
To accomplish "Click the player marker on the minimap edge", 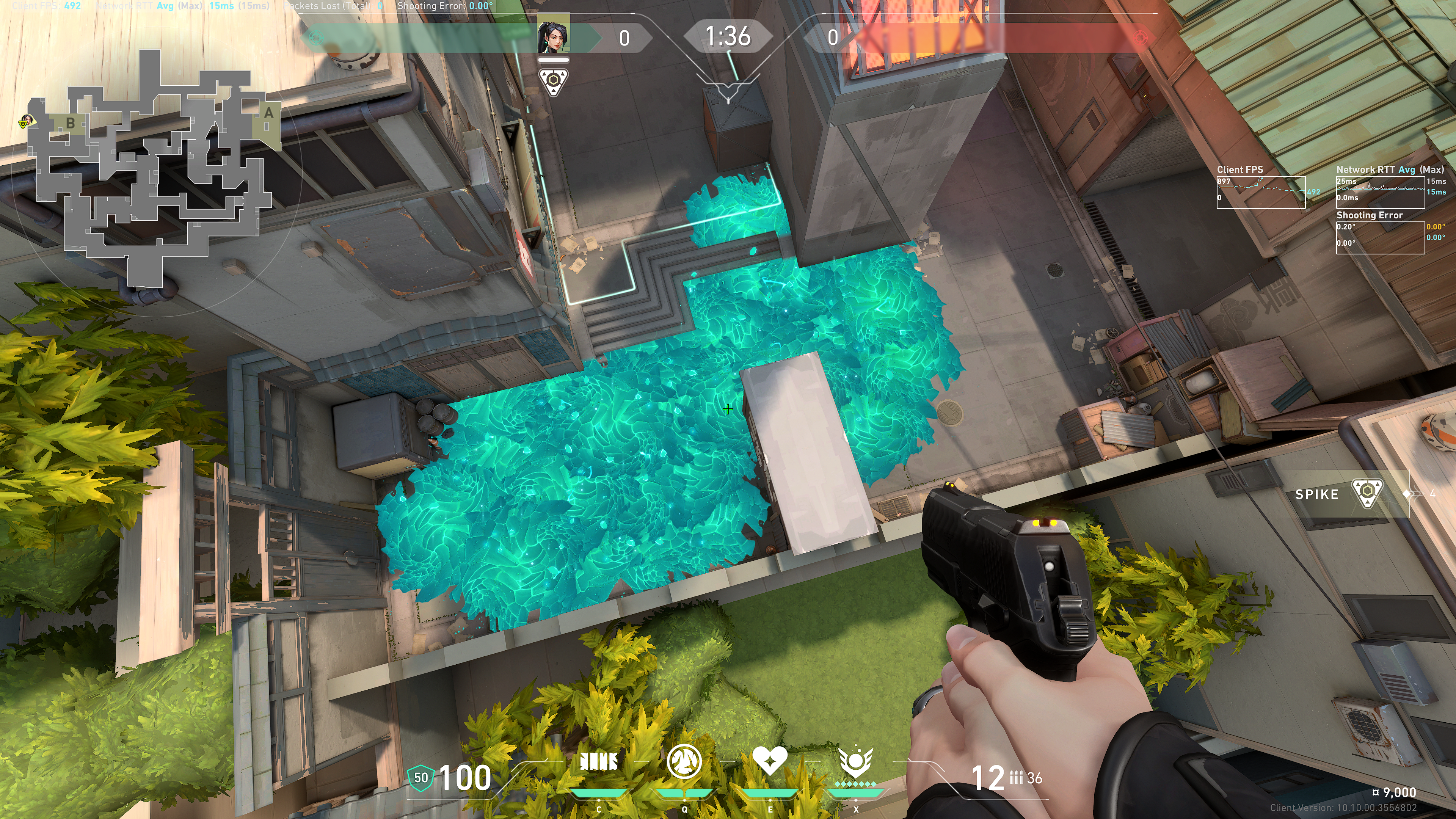I will pos(25,121).
